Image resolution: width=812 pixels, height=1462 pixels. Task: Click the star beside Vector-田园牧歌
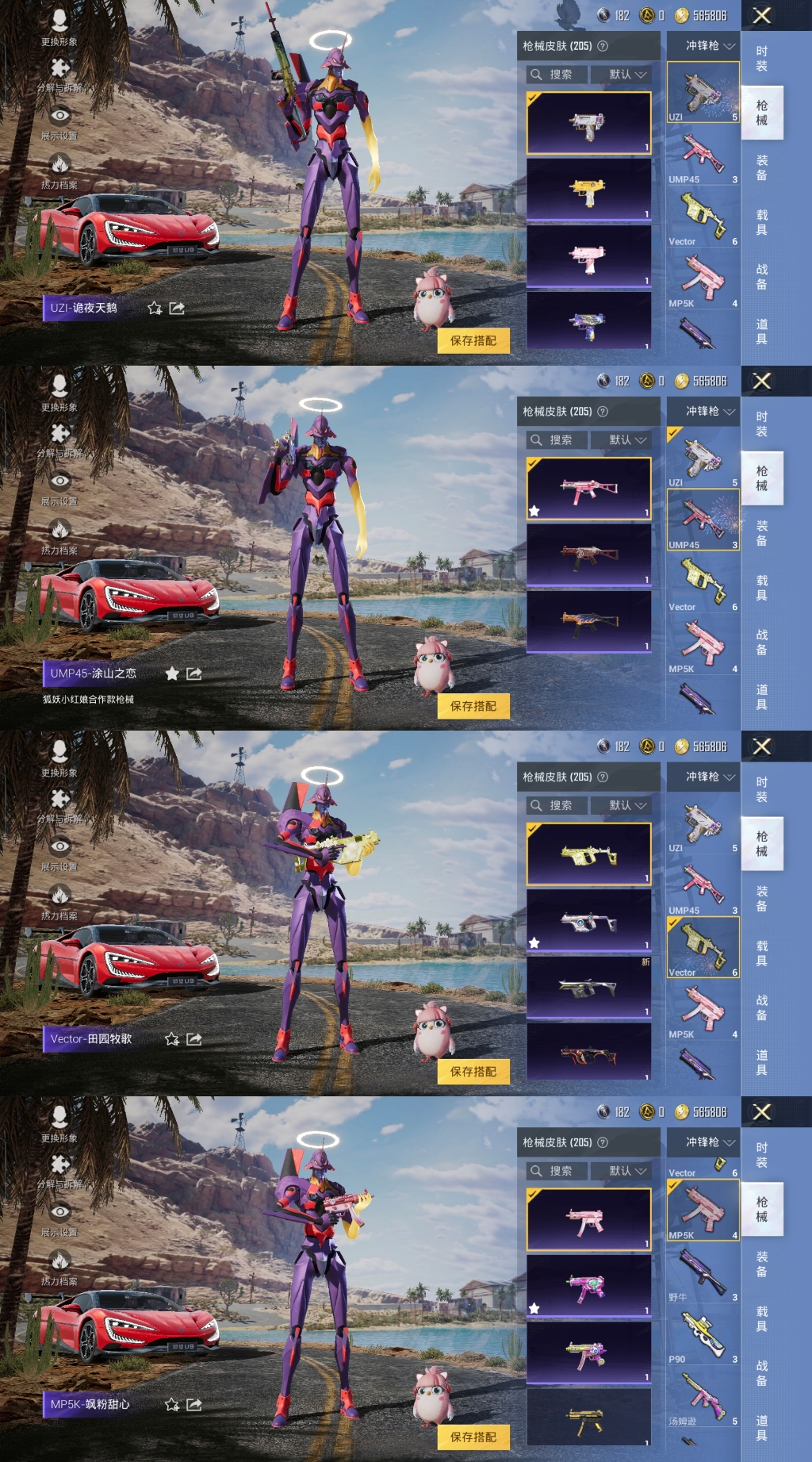[171, 1039]
